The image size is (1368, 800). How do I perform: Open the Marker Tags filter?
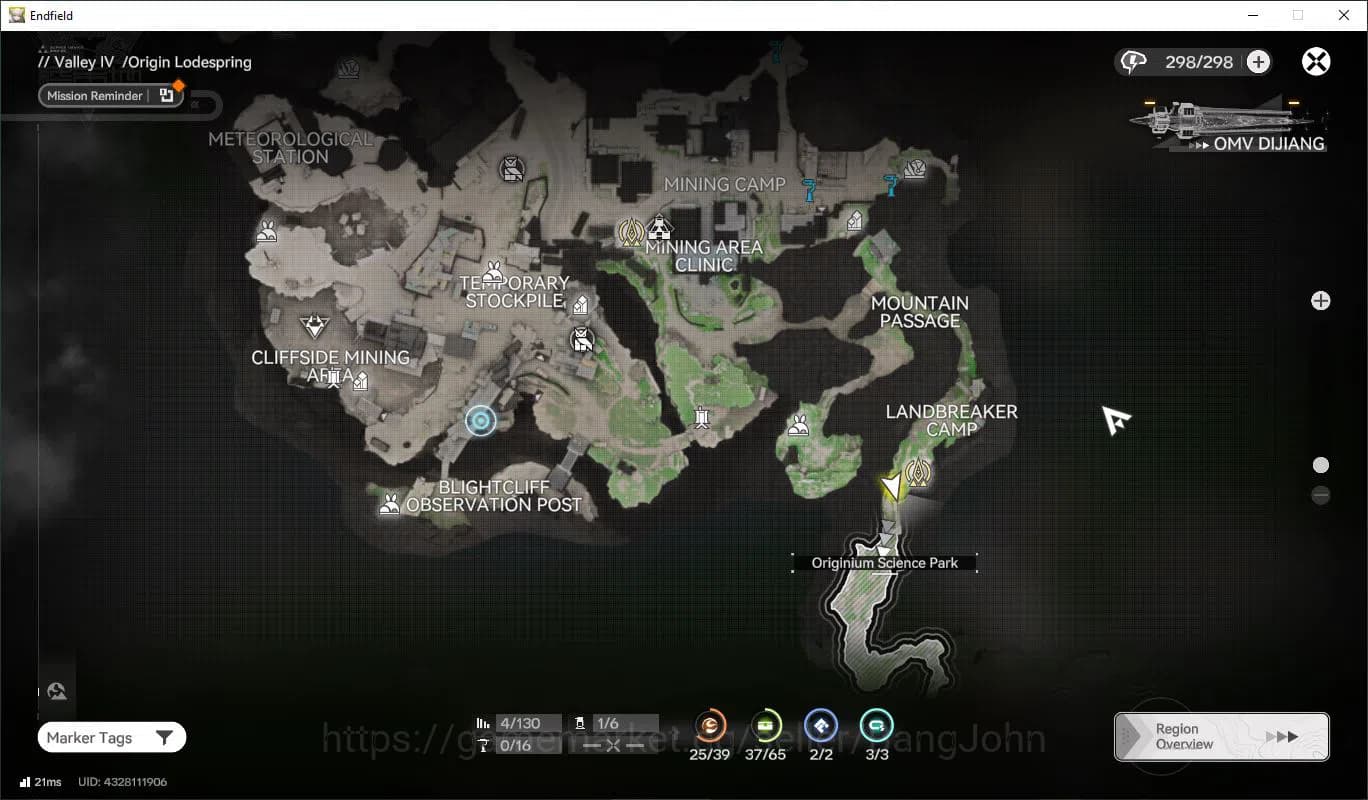[111, 738]
